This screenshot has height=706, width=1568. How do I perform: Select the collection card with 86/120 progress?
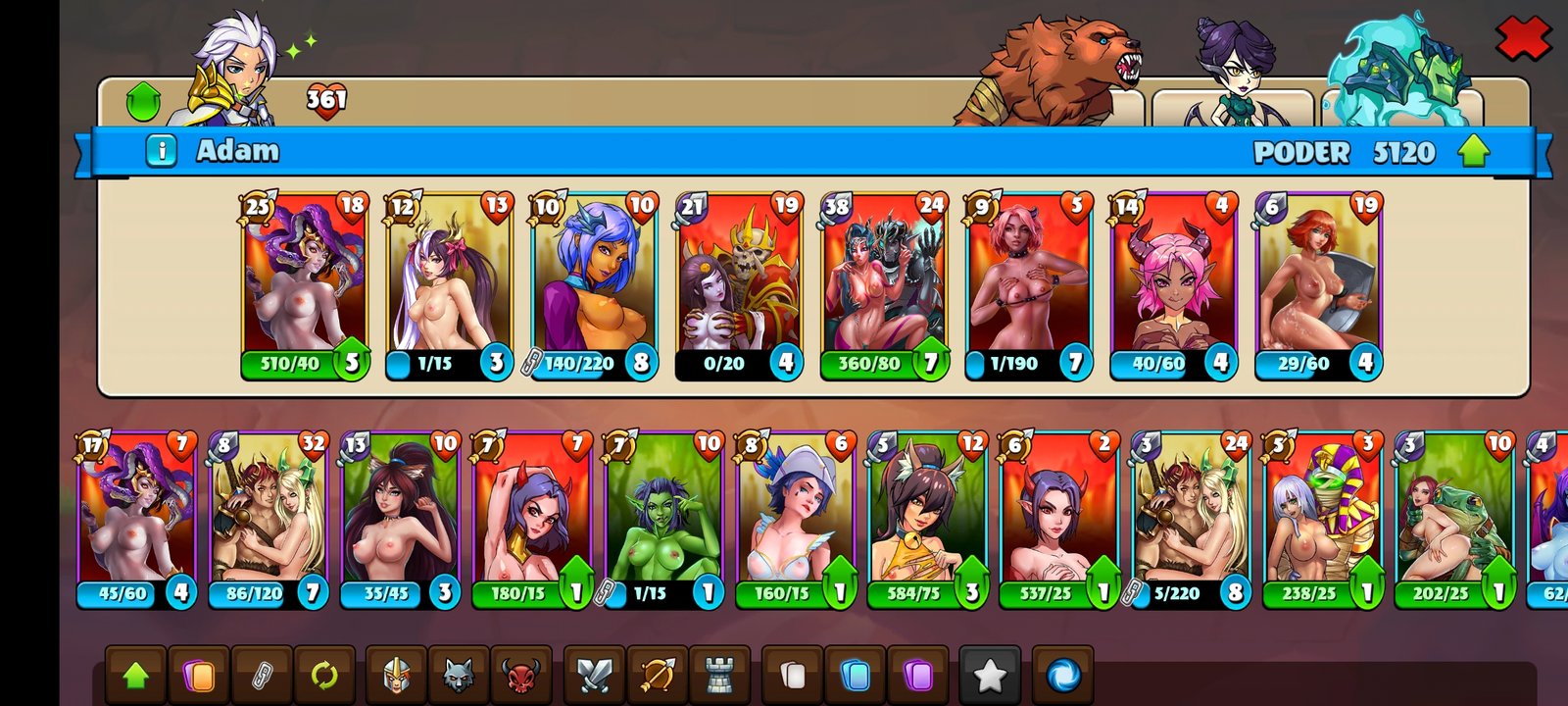click(x=268, y=520)
